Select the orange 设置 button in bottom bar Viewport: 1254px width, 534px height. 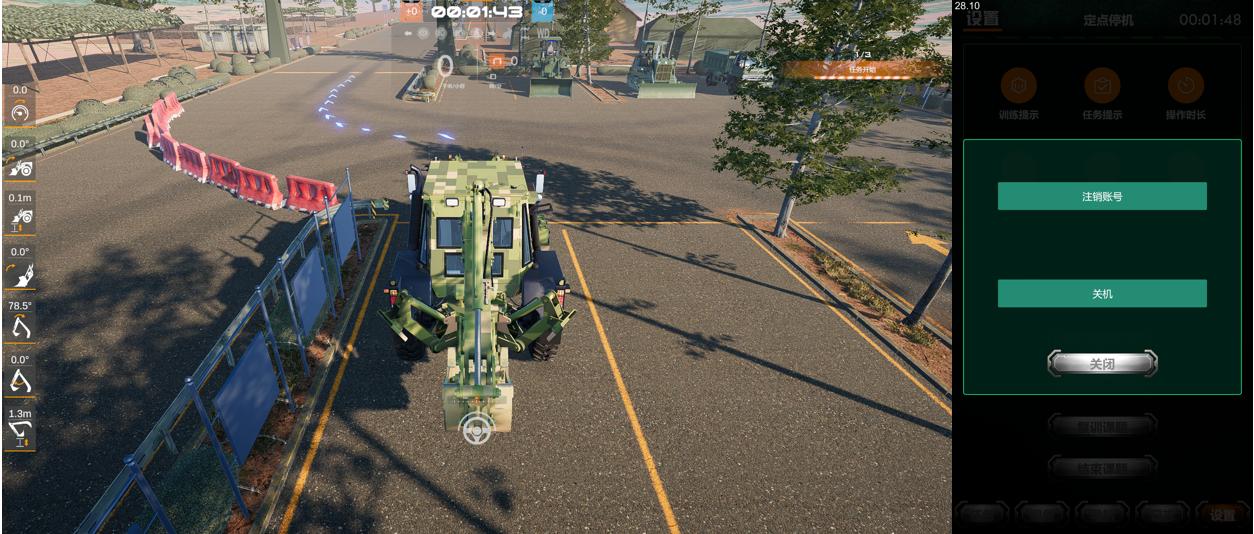pyautogui.click(x=1222, y=515)
